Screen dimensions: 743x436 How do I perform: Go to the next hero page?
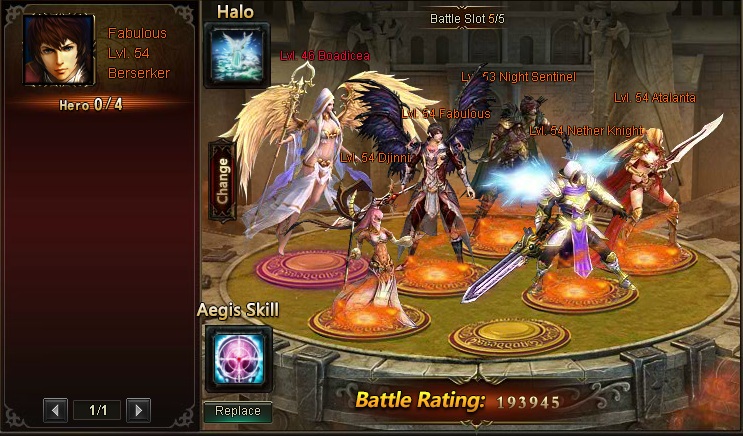[x=139, y=410]
